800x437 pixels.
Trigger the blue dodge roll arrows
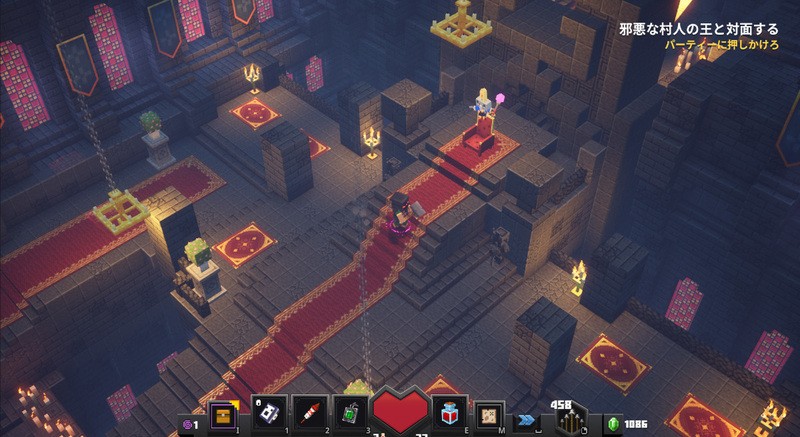(x=527, y=421)
